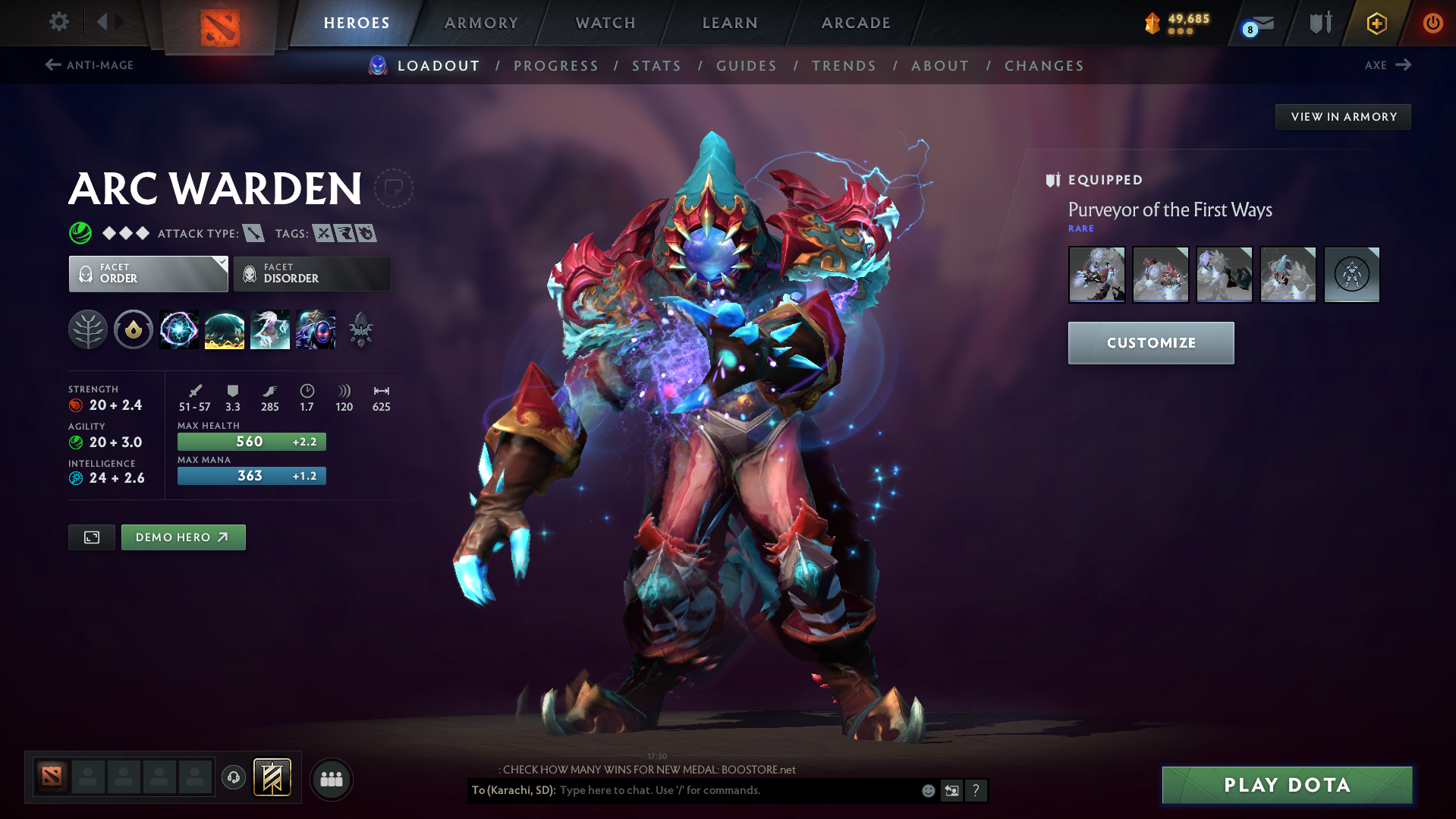Select the Tempest Double ultimate icon
Image resolution: width=1456 pixels, height=819 pixels.
(316, 329)
